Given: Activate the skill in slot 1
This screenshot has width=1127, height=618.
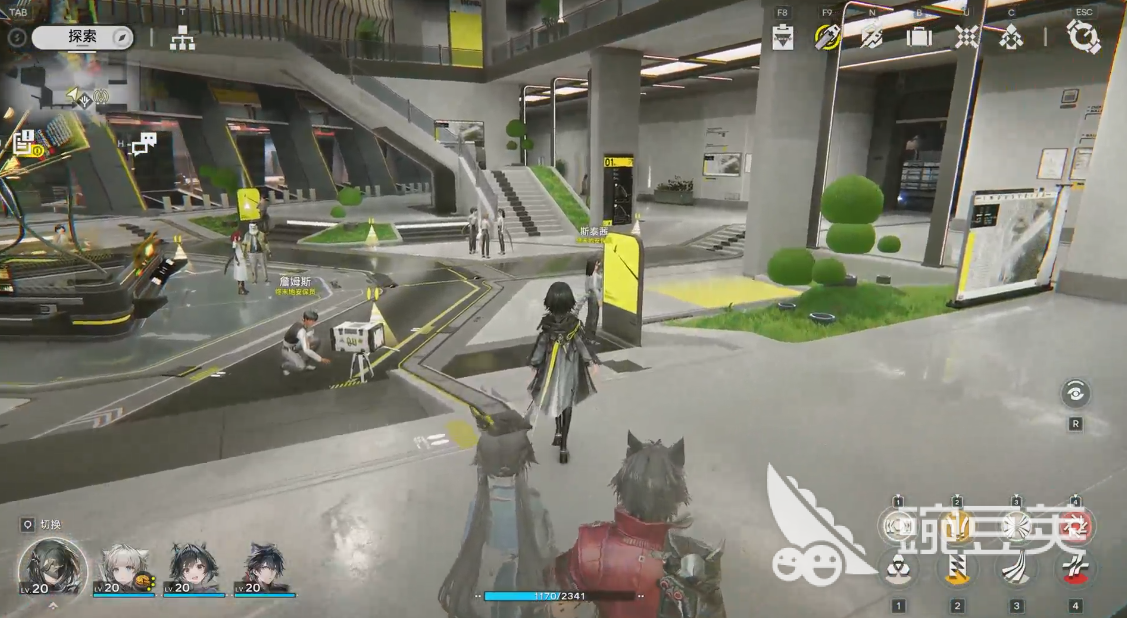Looking at the screenshot, I should 898,569.
